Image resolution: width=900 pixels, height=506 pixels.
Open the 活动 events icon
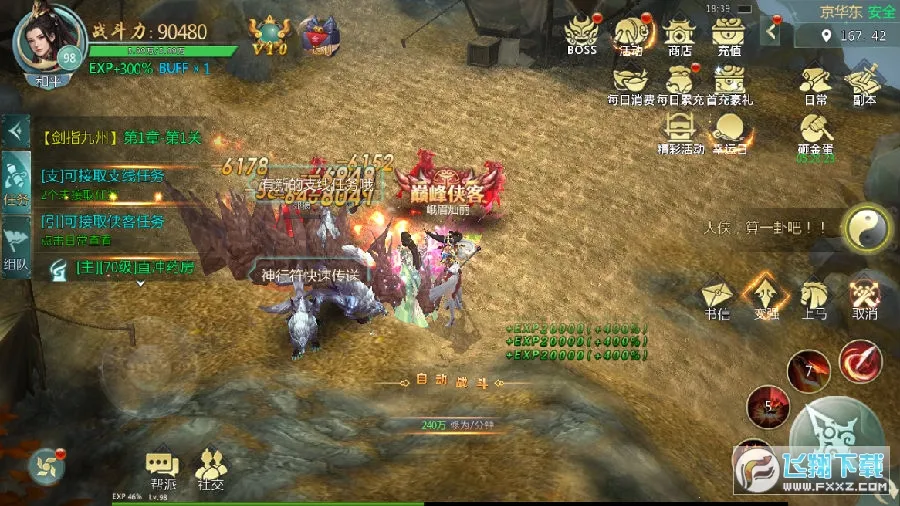coord(631,33)
